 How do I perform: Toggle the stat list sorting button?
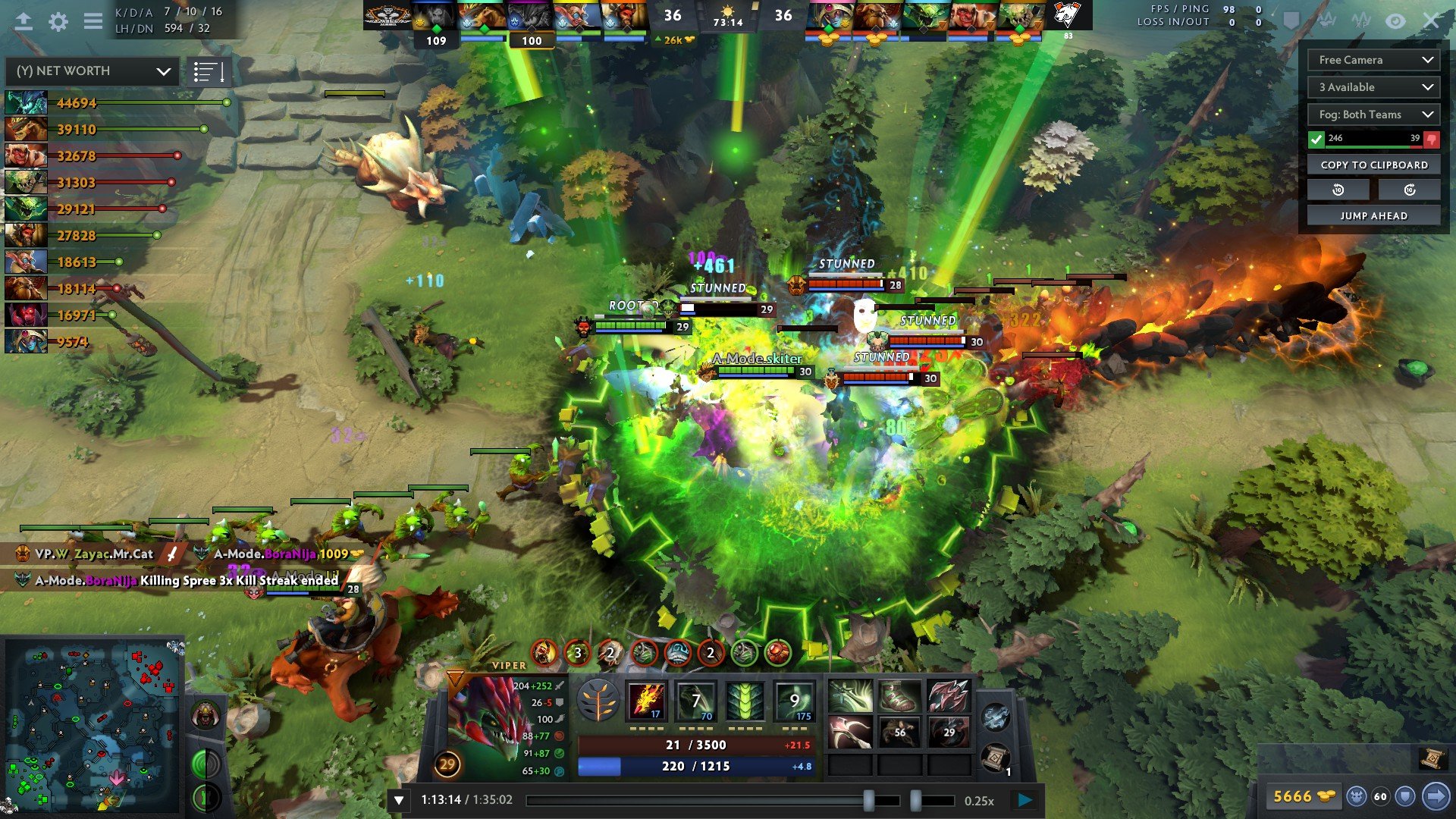209,72
